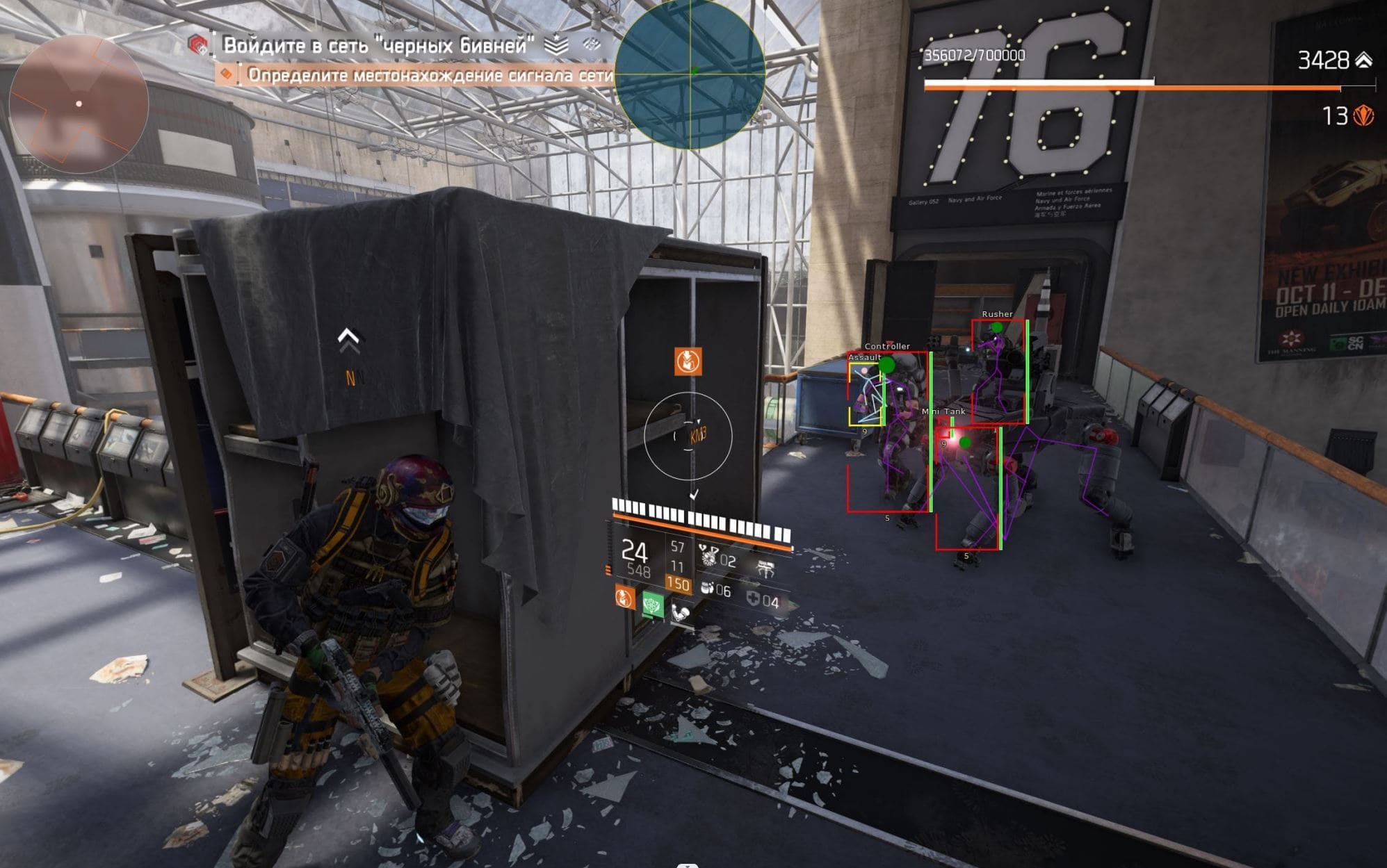Screen dimensions: 1387x868
Task: Activate the green hive skill icon
Action: (x=652, y=605)
